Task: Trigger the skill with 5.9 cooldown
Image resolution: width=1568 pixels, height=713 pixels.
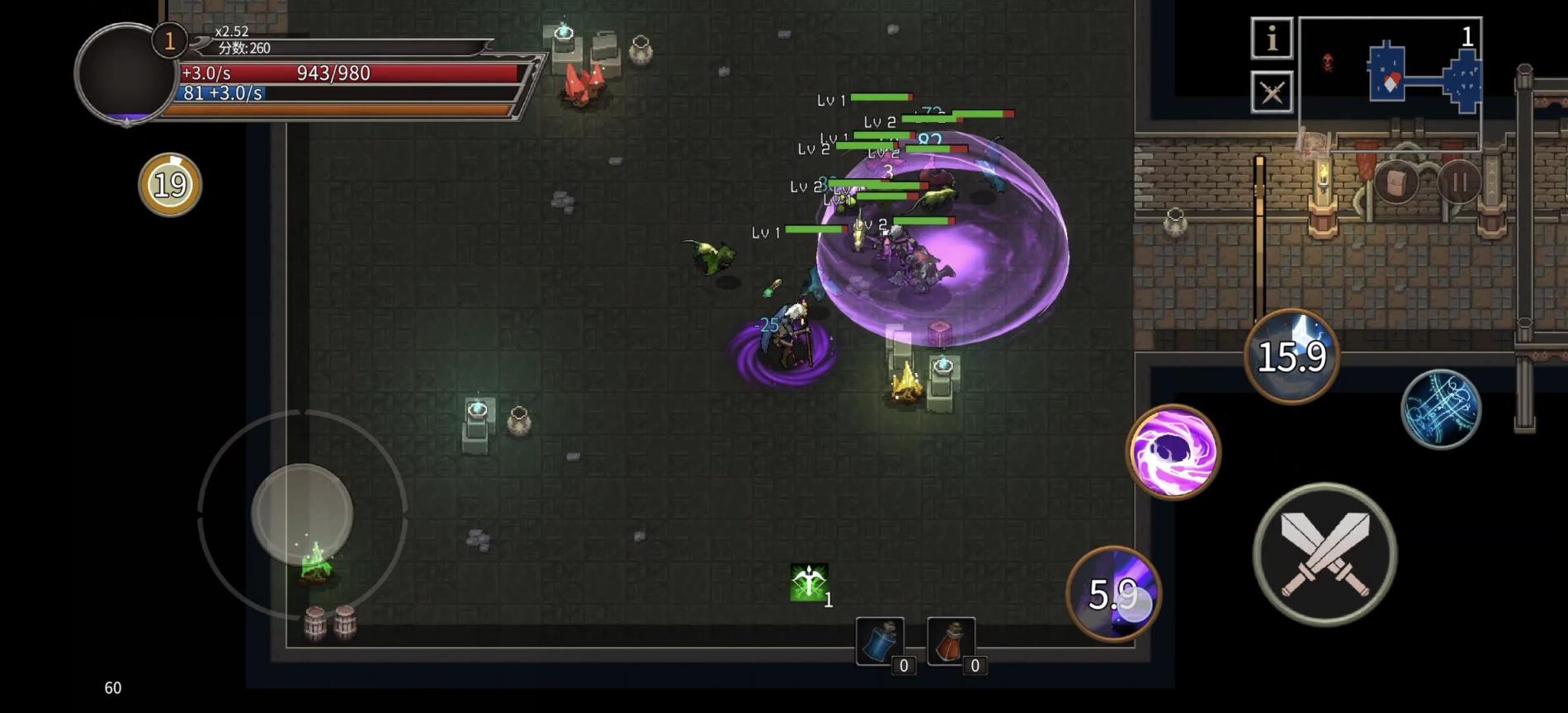Action: coord(1113,593)
